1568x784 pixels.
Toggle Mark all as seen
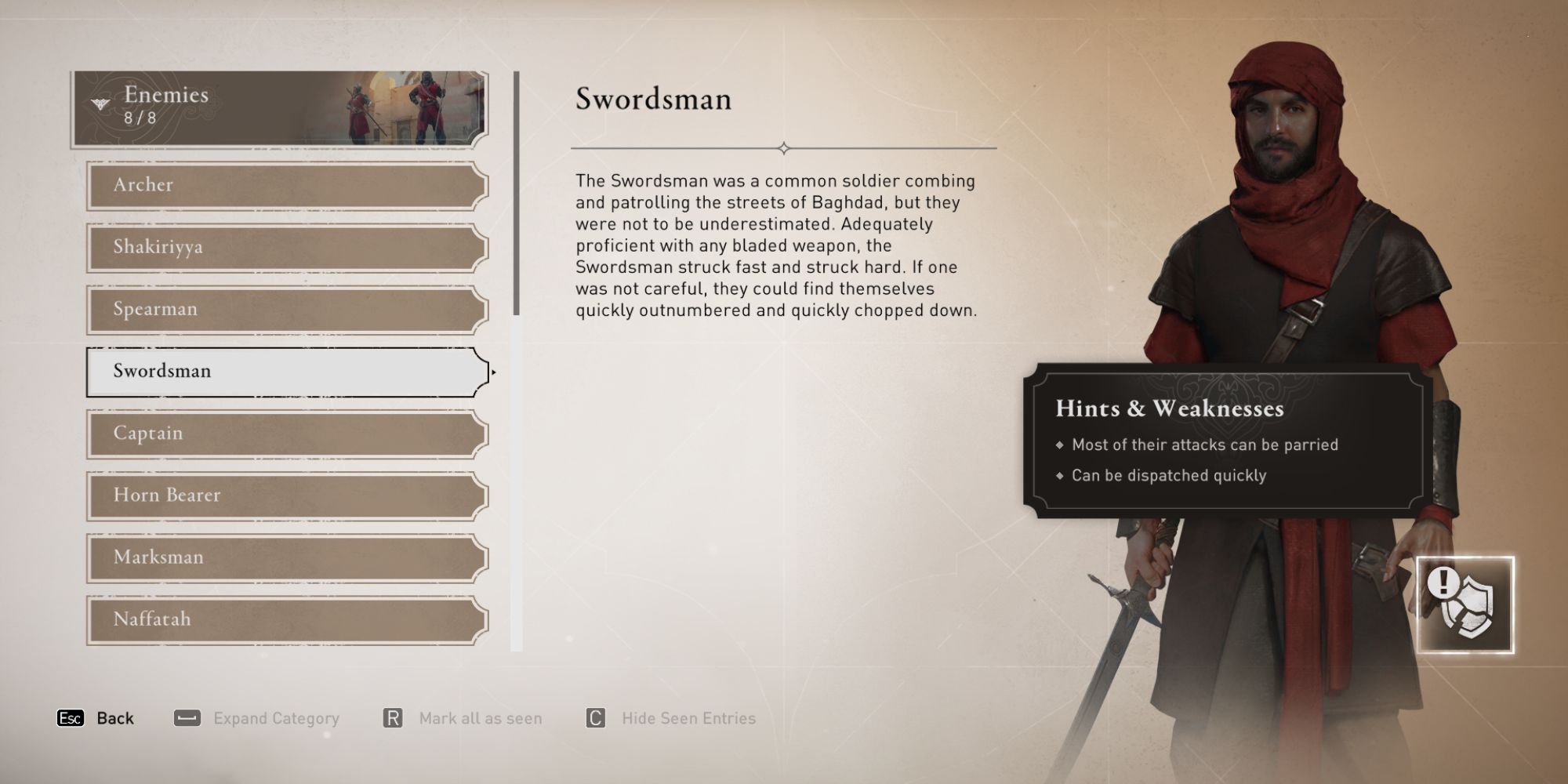coord(481,717)
